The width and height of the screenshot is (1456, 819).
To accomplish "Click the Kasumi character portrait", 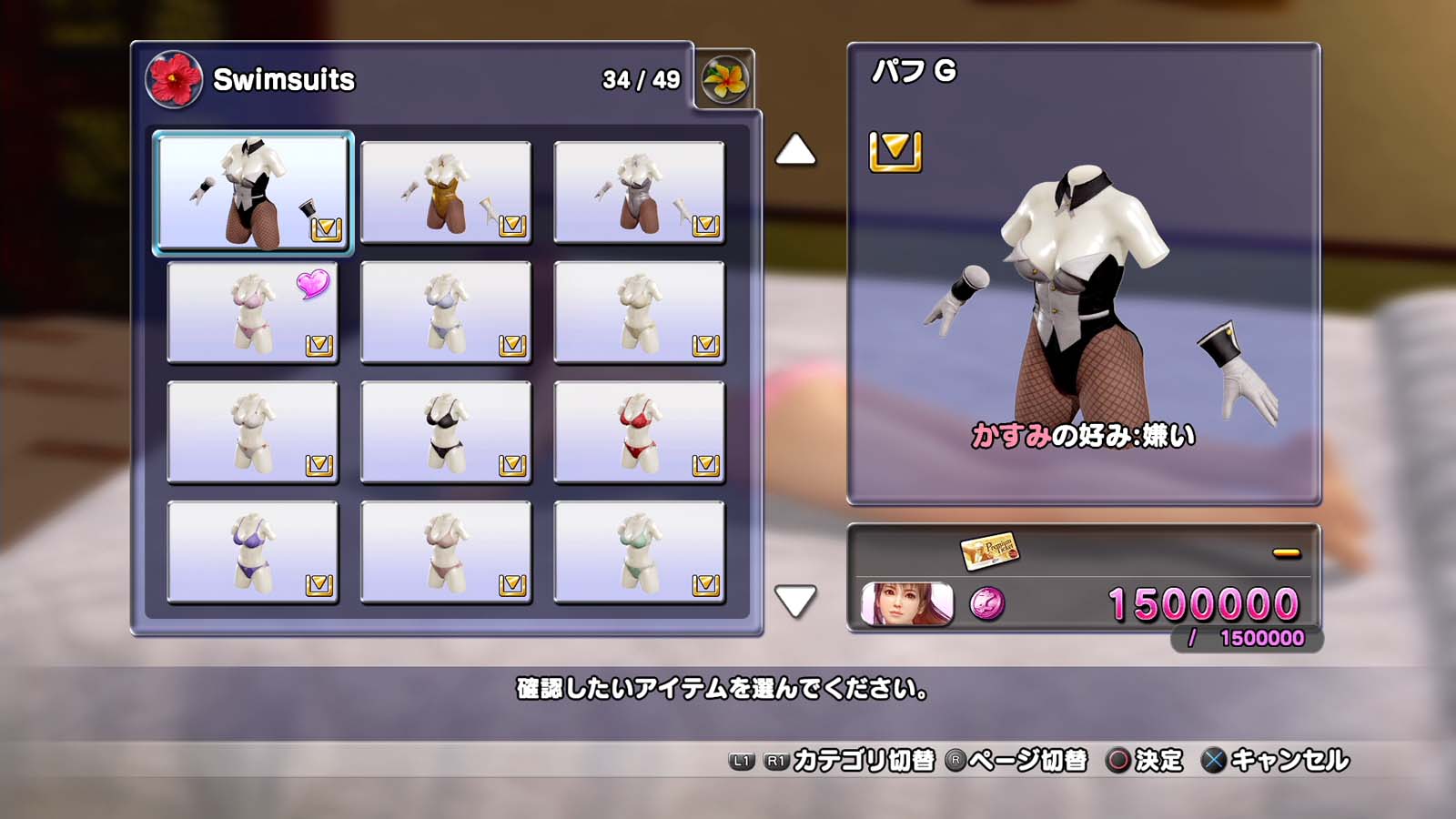I will (906, 604).
